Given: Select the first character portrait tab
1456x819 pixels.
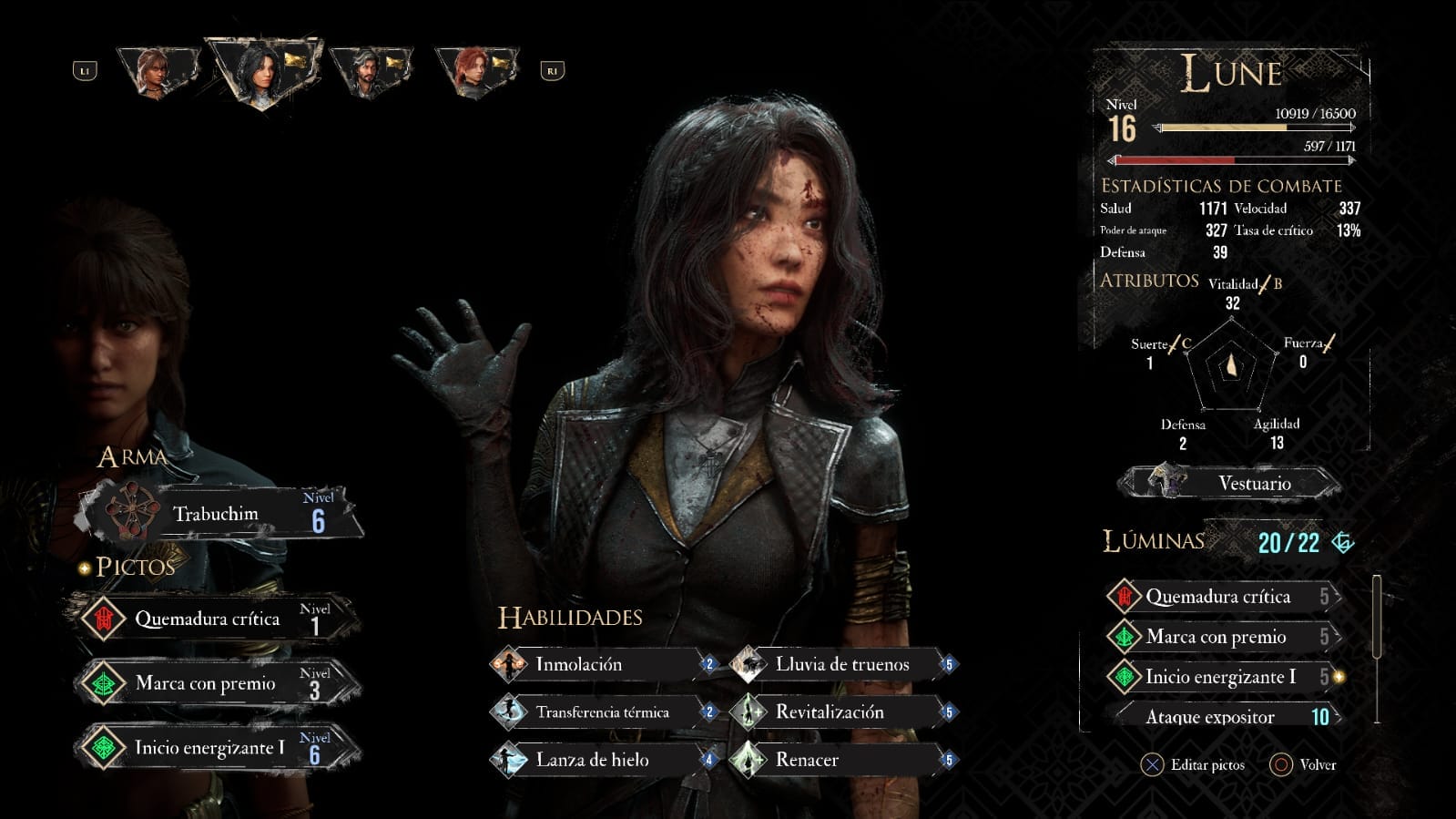Looking at the screenshot, I should [x=157, y=71].
